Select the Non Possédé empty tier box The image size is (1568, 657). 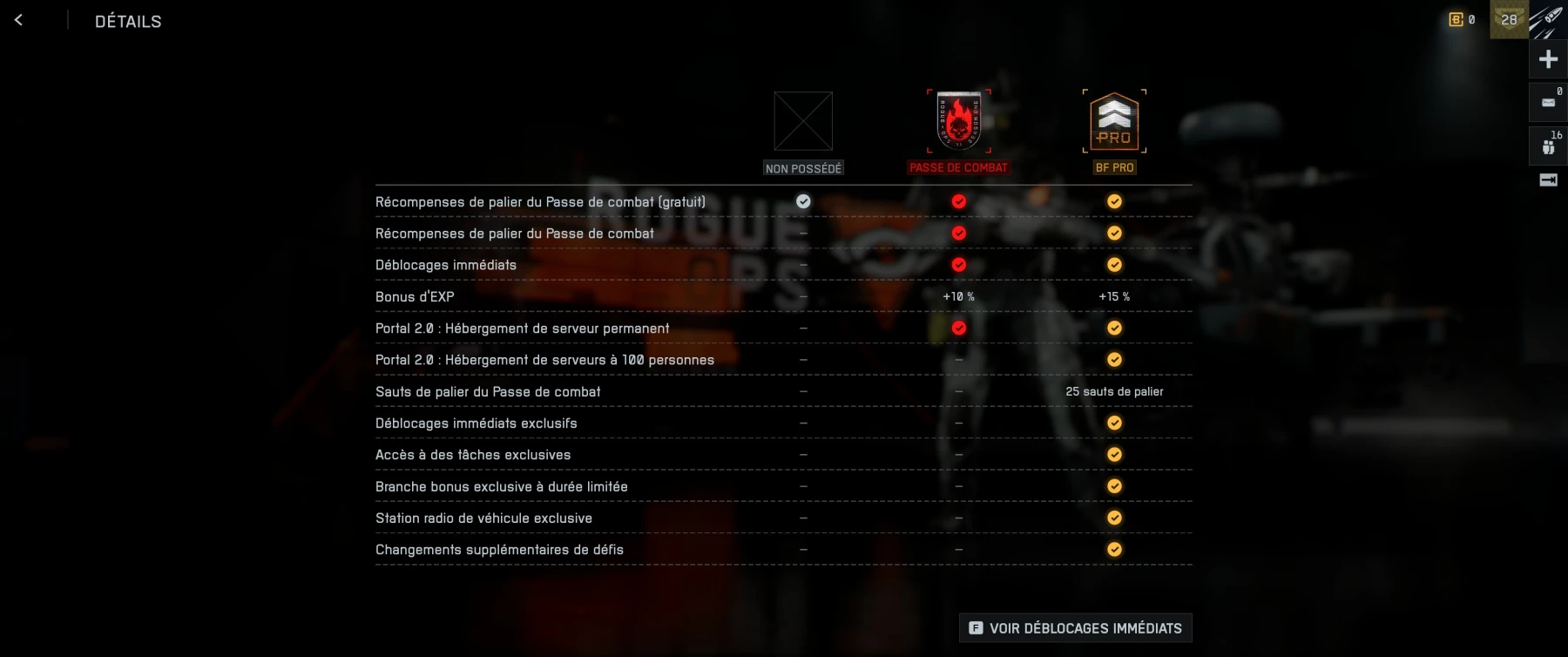(803, 121)
